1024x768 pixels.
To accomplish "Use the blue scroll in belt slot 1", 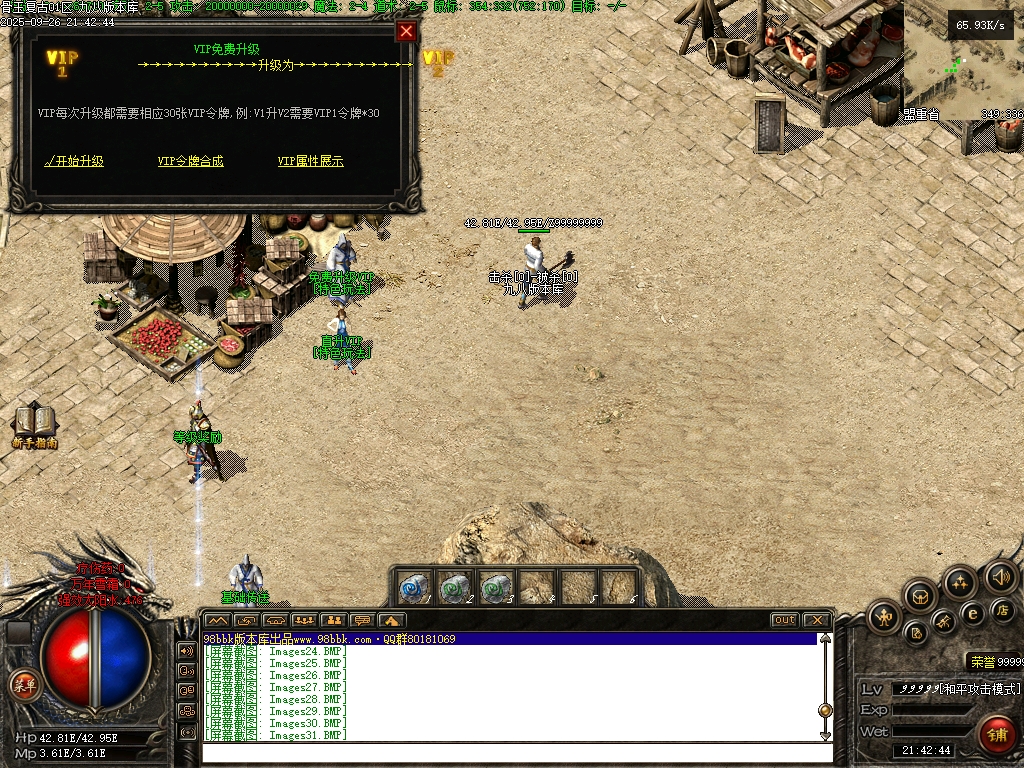I will 414,587.
